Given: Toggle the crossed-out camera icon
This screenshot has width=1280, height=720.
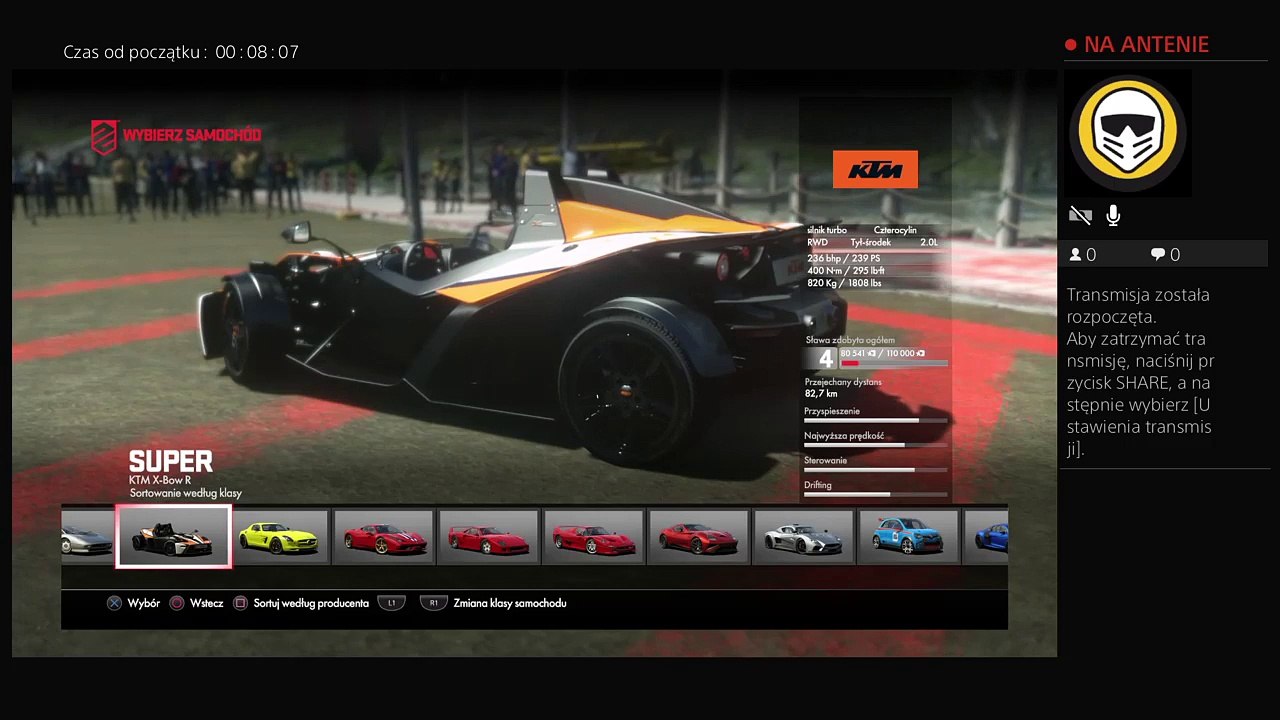Looking at the screenshot, I should pyautogui.click(x=1080, y=215).
